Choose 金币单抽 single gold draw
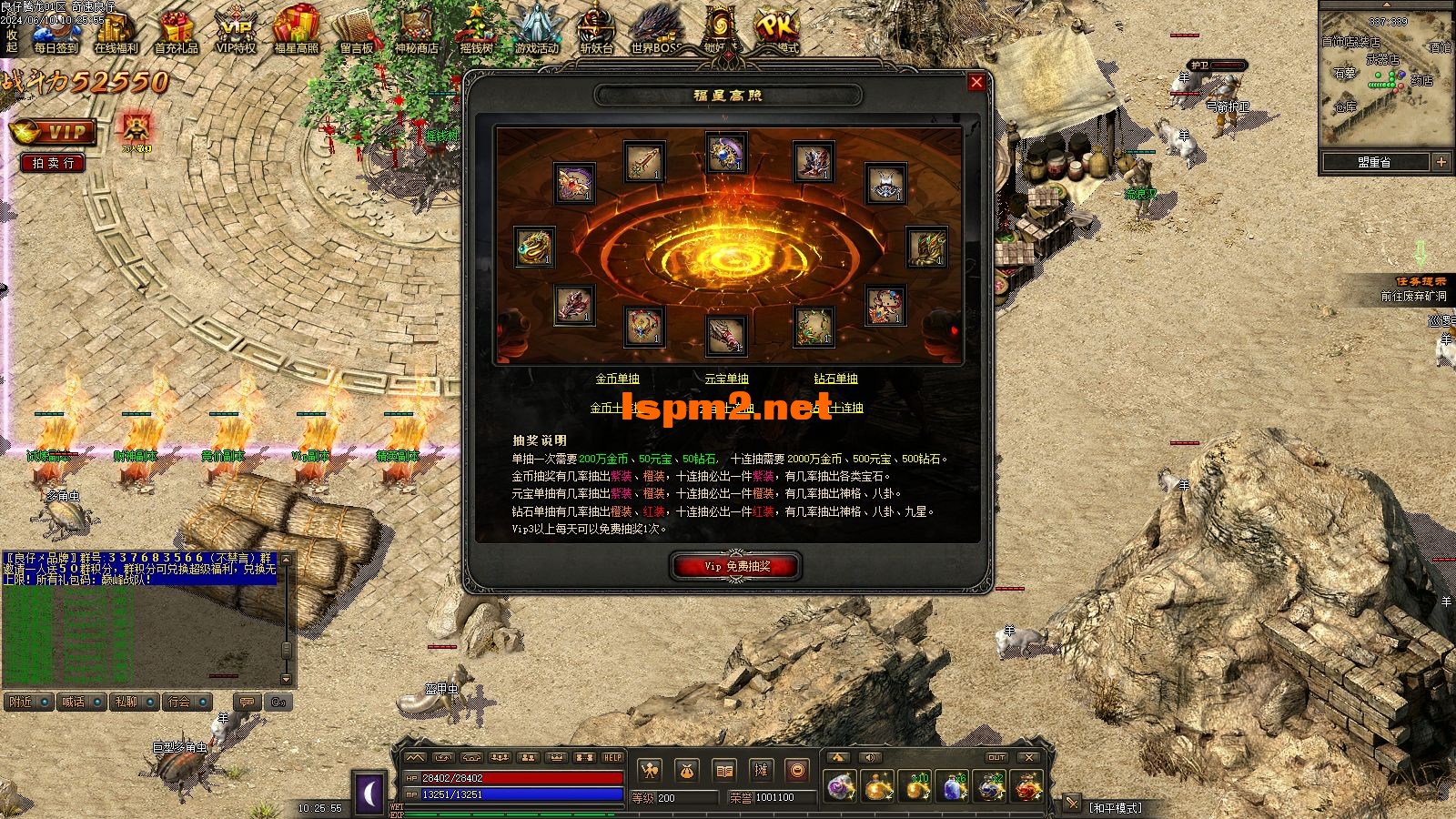The height and width of the screenshot is (819, 1456). pos(617,379)
